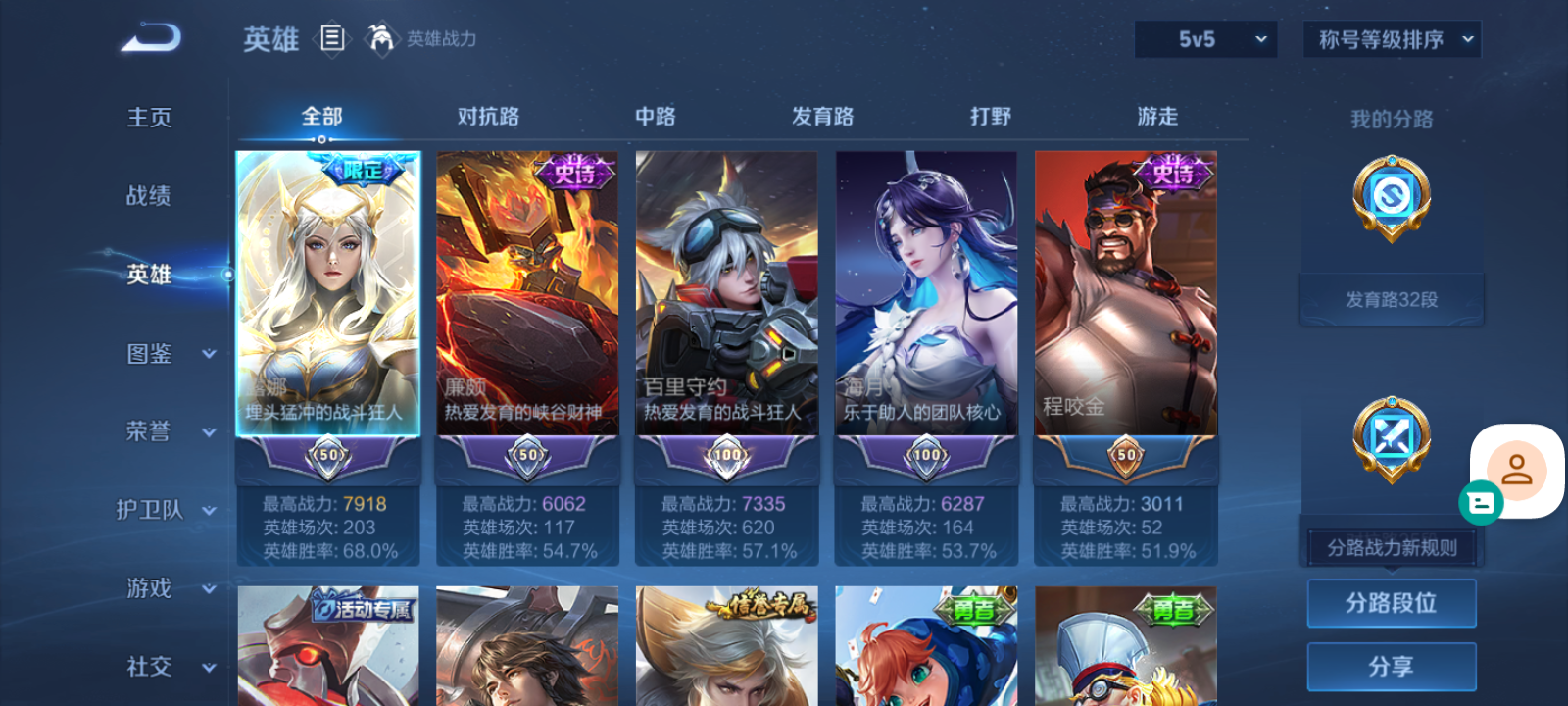
Task: Click the 分路段位 button
Action: pos(1392,603)
